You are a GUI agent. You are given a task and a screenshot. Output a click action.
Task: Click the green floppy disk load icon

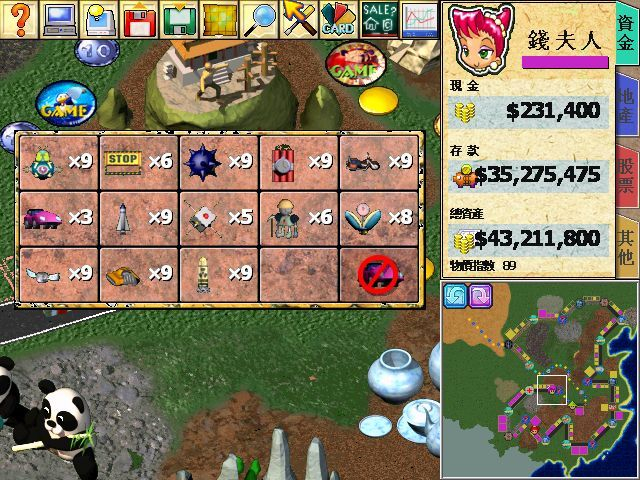point(180,19)
